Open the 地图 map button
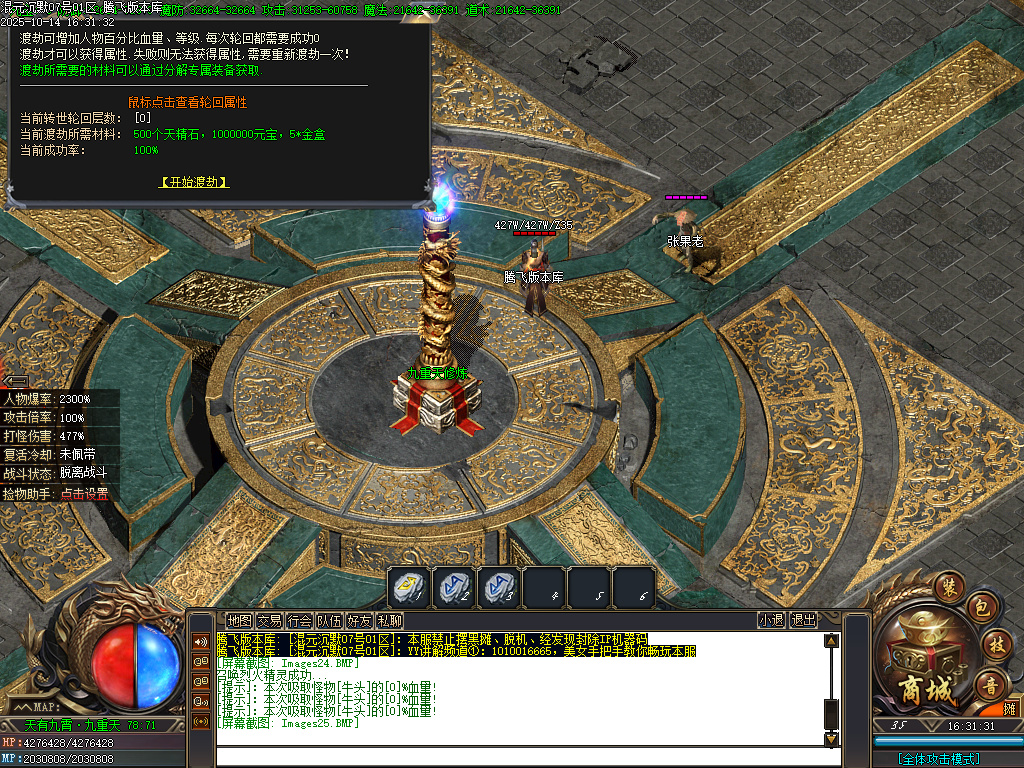 [x=239, y=620]
